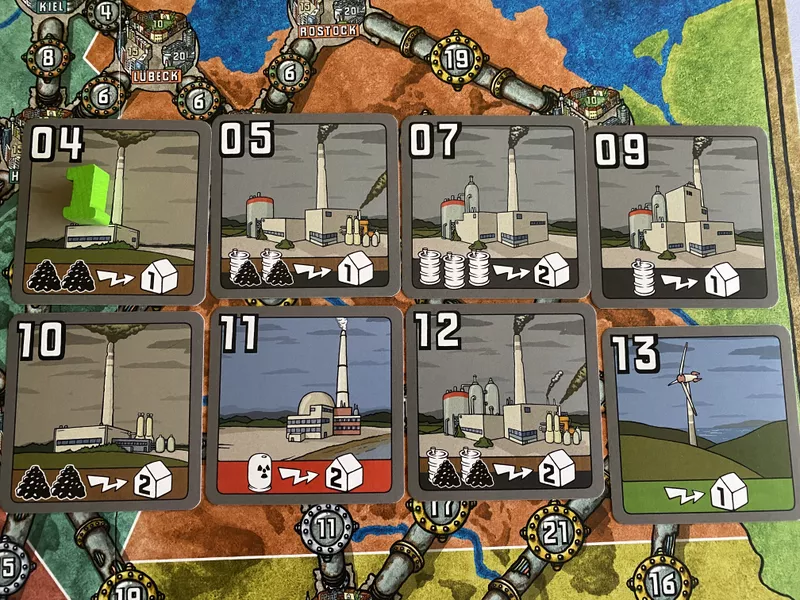Select the Rostock city space
This screenshot has width=800, height=600.
pyautogui.click(x=327, y=20)
